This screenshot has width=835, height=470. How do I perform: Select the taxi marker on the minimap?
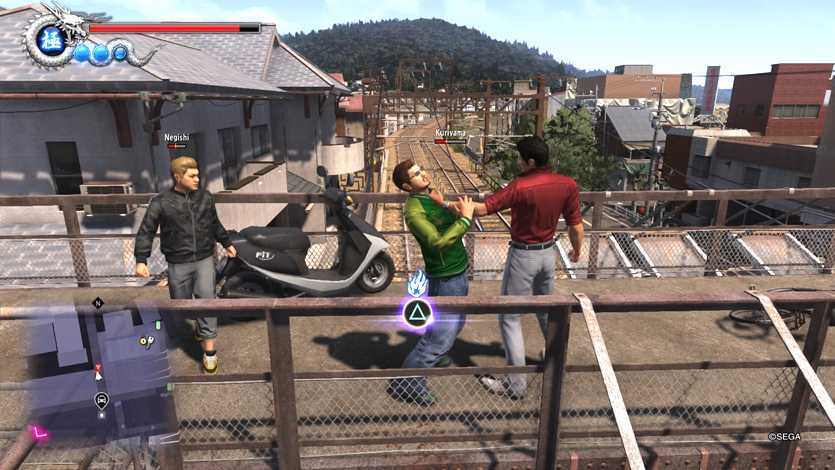[x=101, y=400]
